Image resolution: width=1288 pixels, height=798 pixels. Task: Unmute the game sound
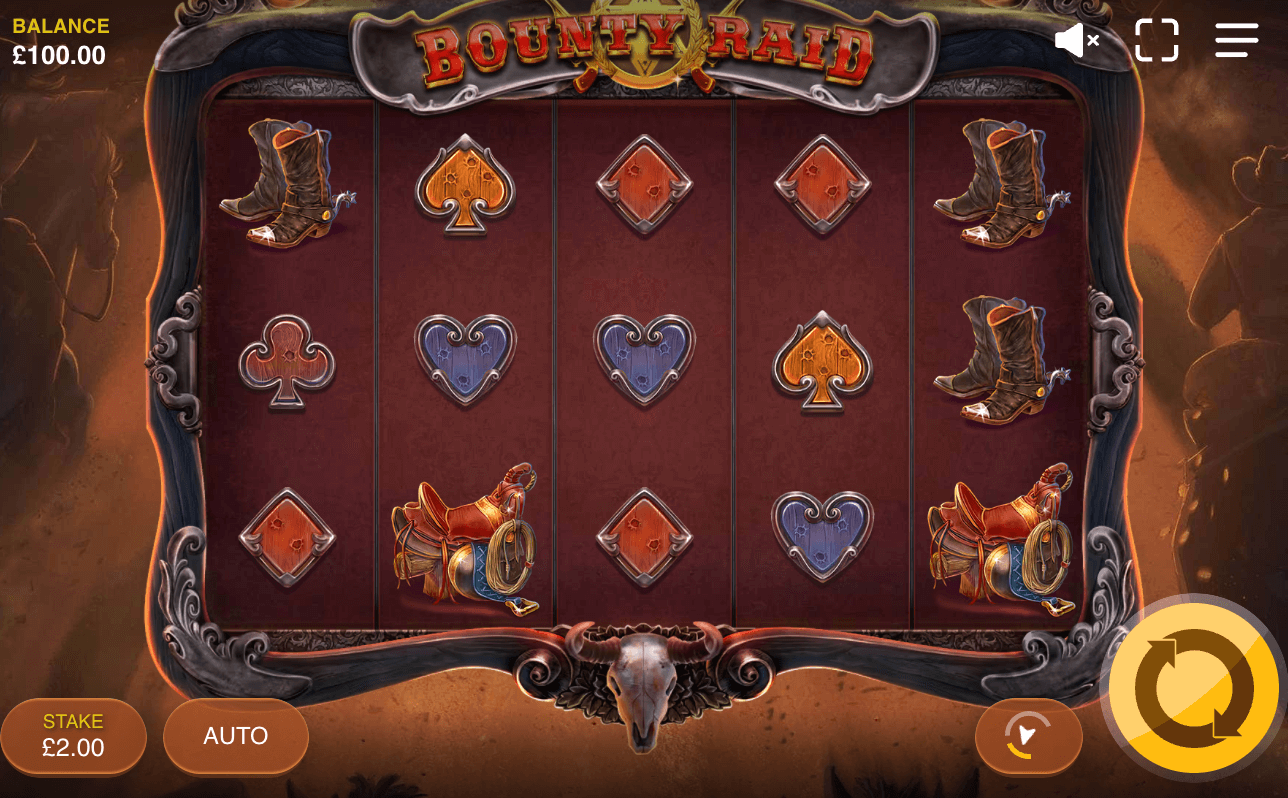click(1073, 40)
